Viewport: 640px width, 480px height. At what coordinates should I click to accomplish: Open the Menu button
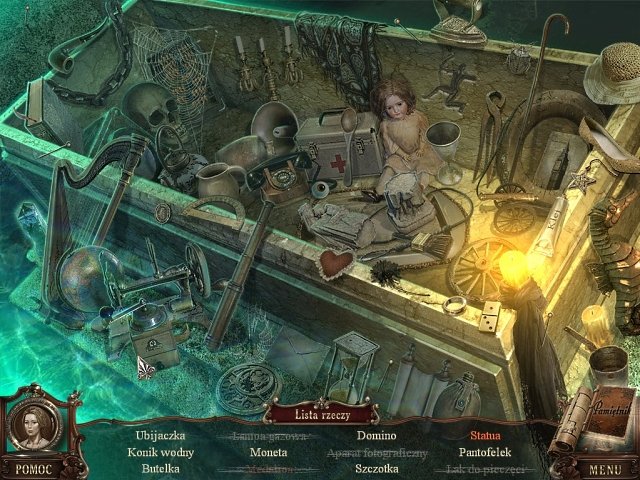pyautogui.click(x=606, y=468)
